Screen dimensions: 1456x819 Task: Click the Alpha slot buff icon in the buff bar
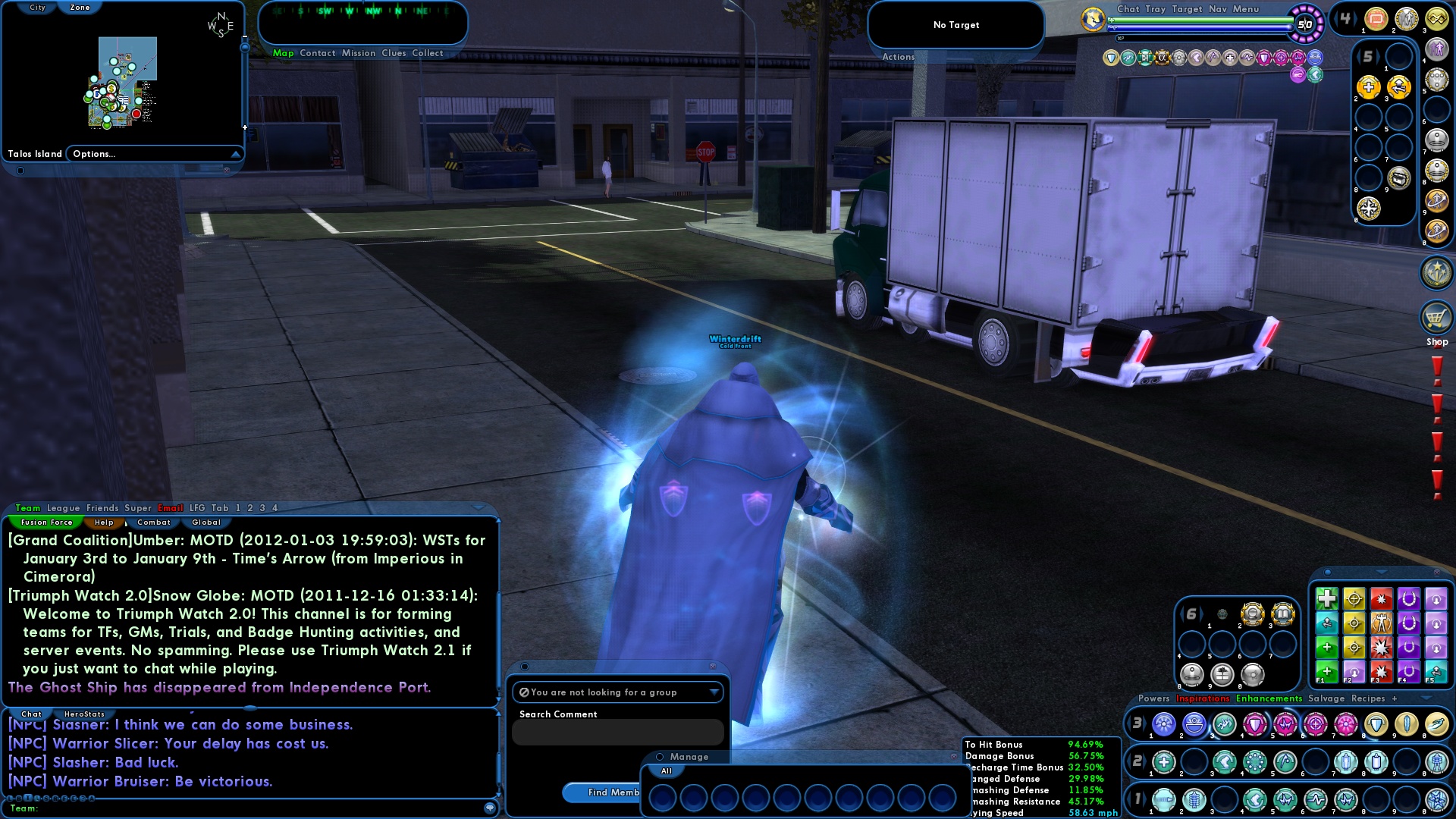[1162, 57]
